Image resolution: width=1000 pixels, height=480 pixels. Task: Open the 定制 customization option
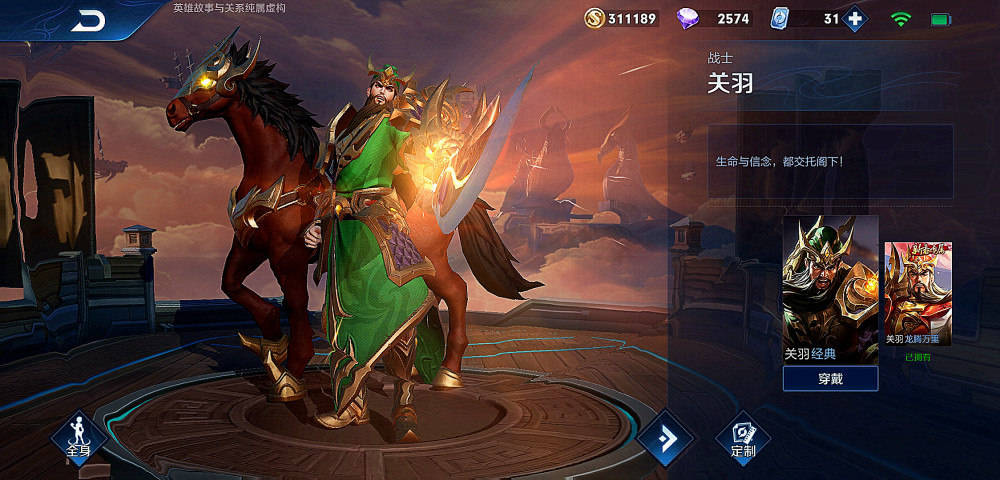(743, 439)
